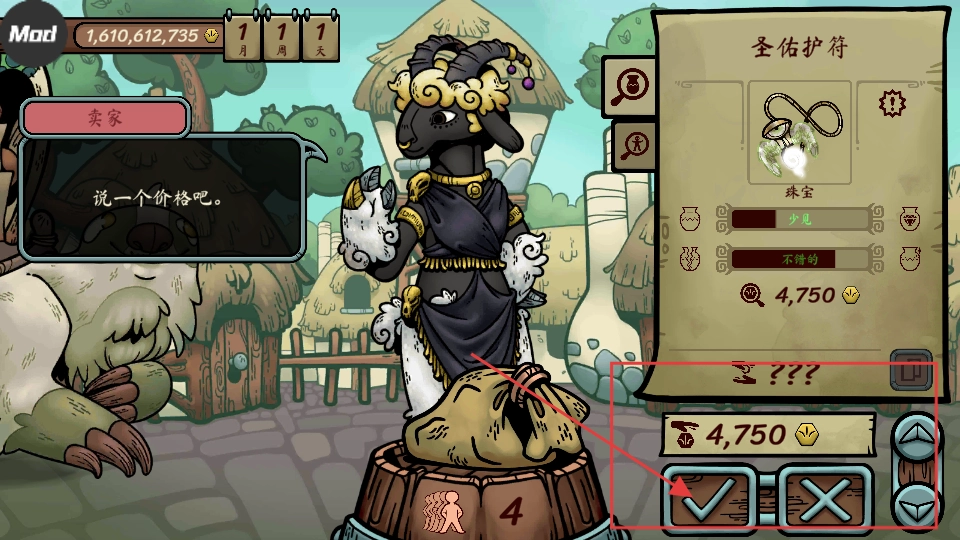The width and height of the screenshot is (960, 540).
Task: Raise the offer price with the up arrow
Action: coord(915,434)
